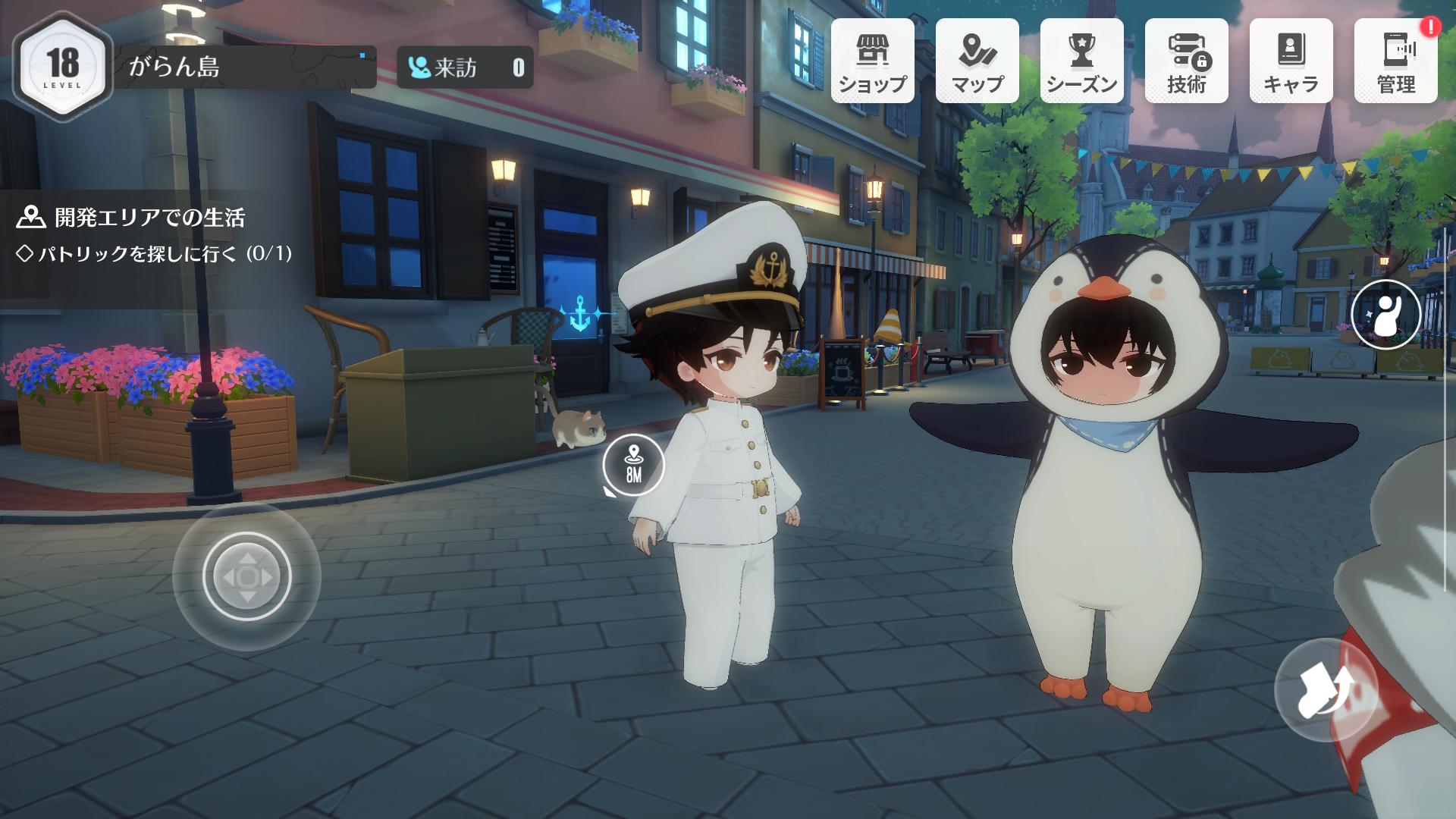Open the シーズン season menu
This screenshot has width=1456, height=819.
point(1081,61)
